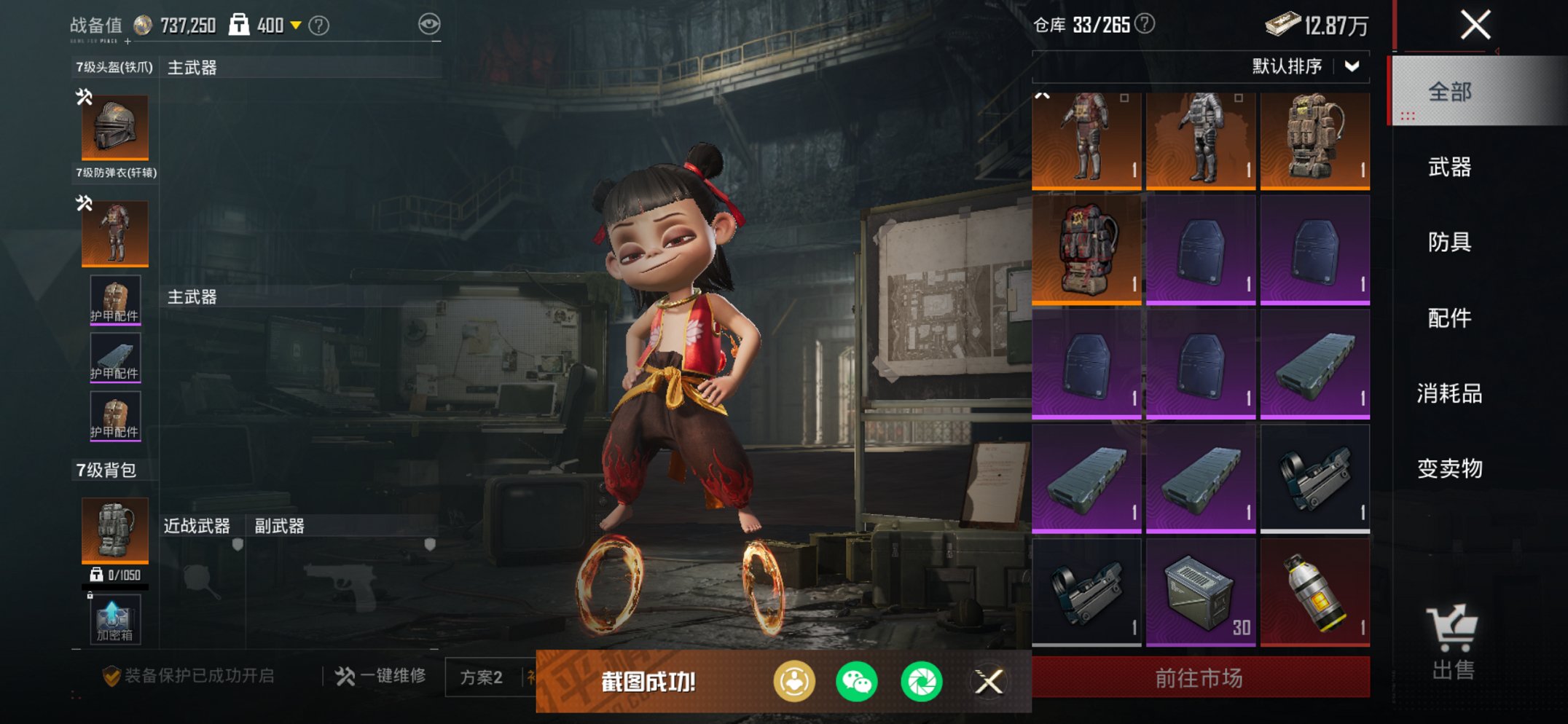
Task: Pick the ammo box stack of 30
Action: (1200, 592)
